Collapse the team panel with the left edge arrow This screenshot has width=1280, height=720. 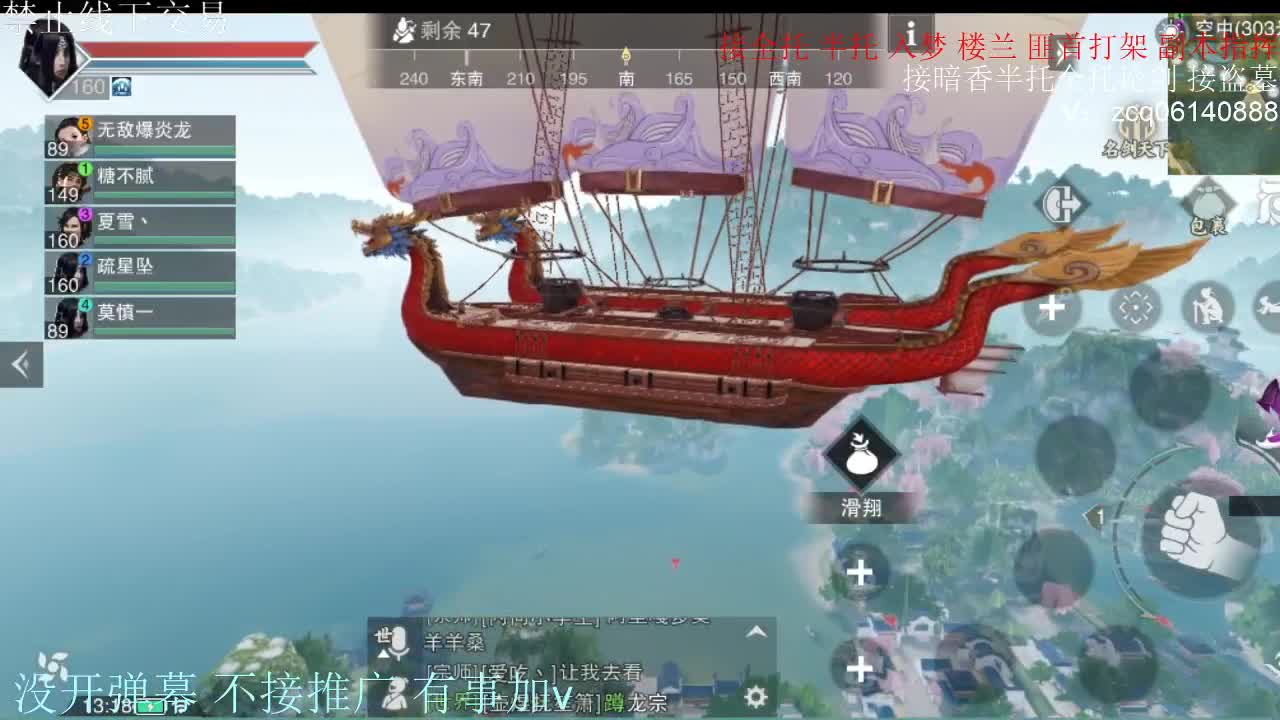pyautogui.click(x=20, y=365)
